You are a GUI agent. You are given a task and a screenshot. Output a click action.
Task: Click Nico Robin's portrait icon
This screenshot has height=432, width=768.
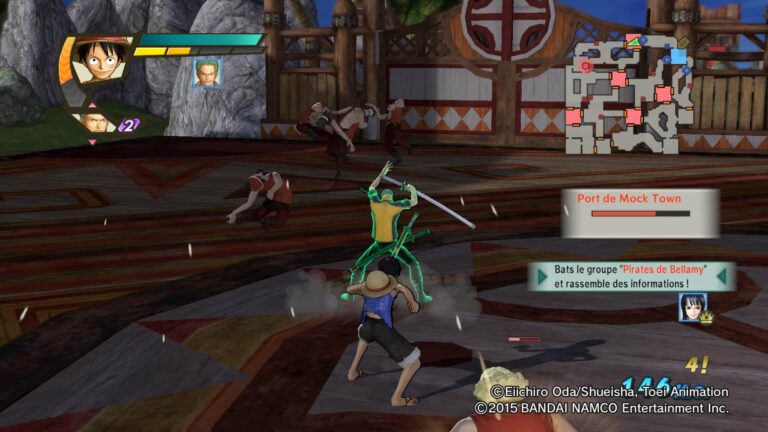(x=691, y=307)
